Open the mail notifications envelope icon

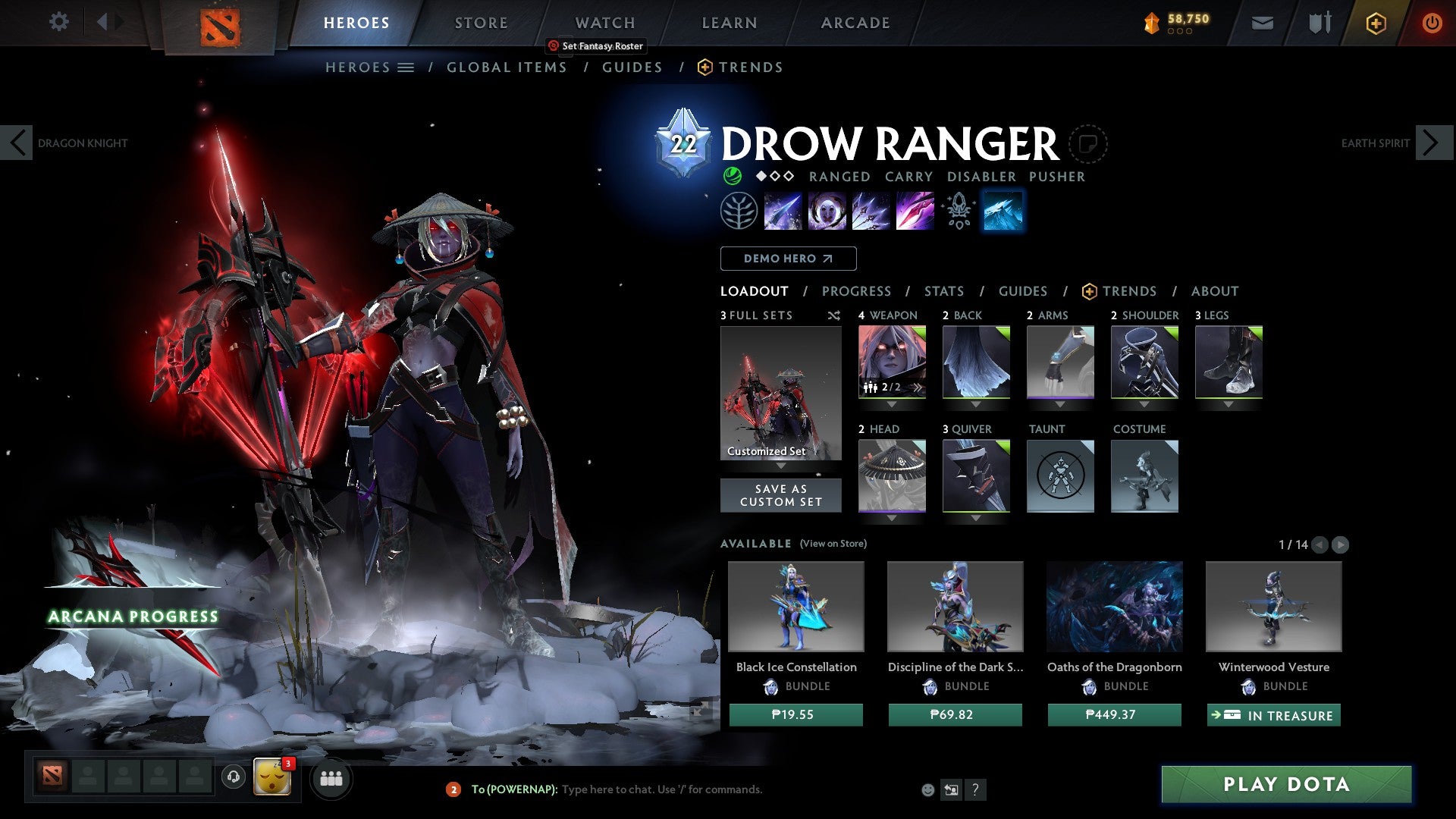pos(1263,22)
